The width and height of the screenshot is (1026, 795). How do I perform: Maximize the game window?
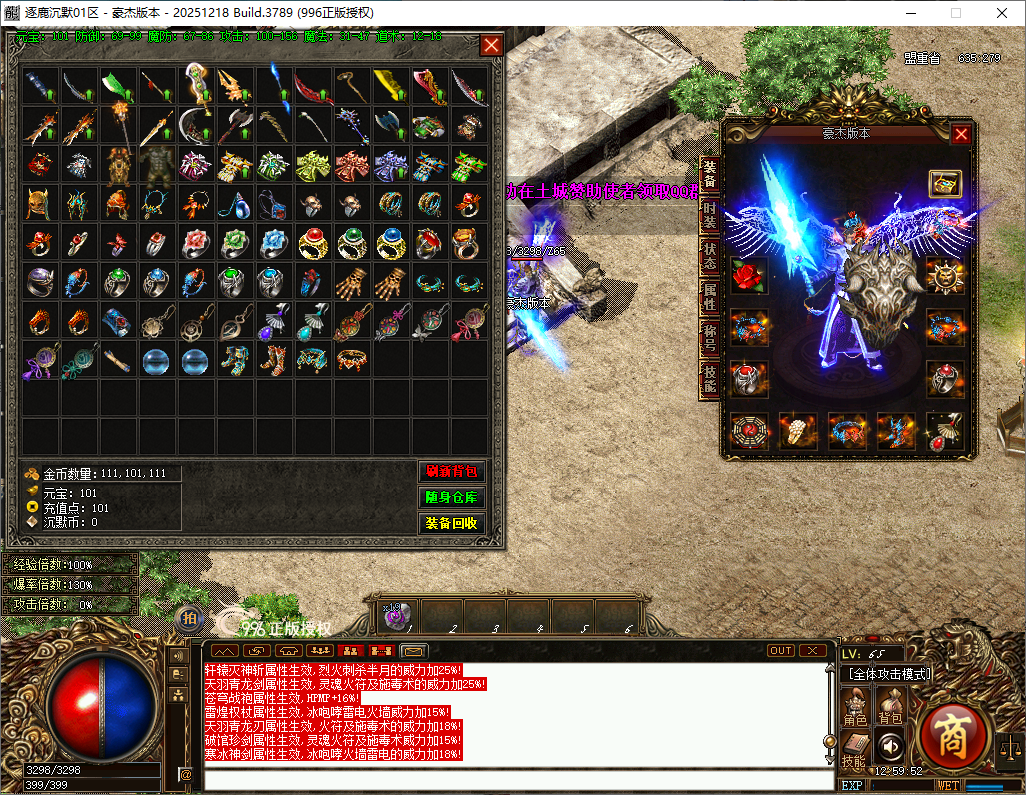(x=955, y=13)
